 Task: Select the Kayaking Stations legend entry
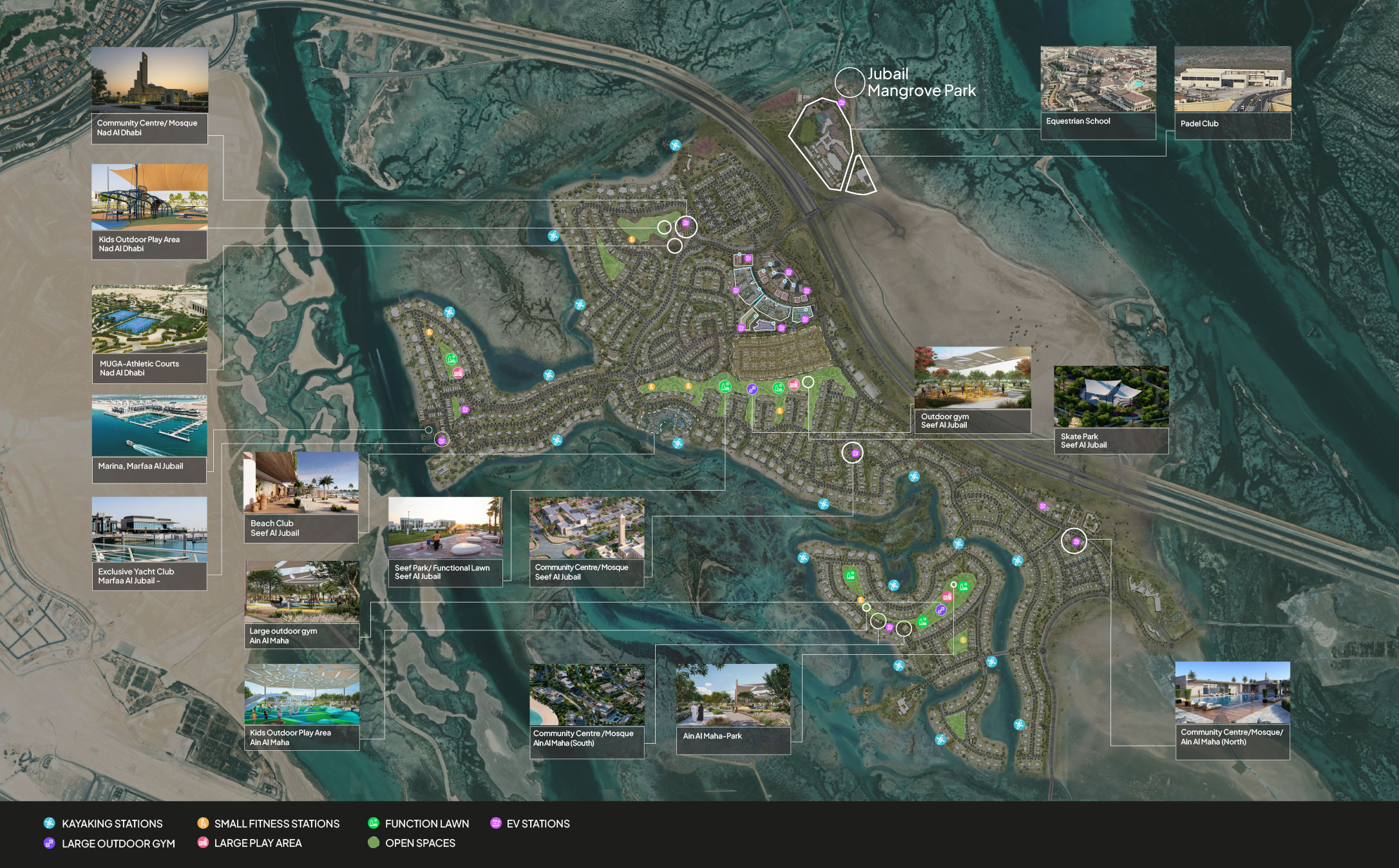point(111,824)
